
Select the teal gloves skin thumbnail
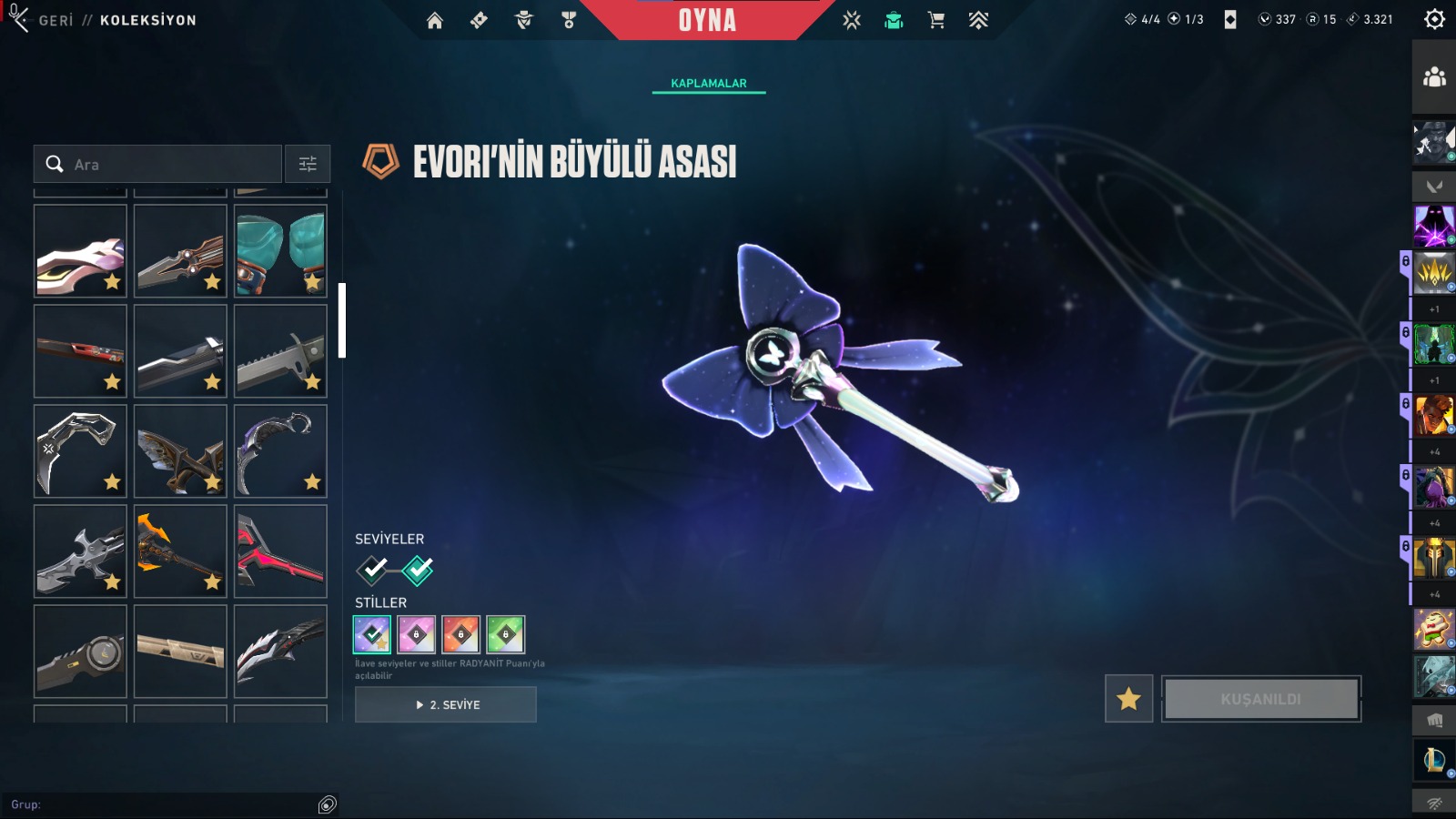pos(280,251)
